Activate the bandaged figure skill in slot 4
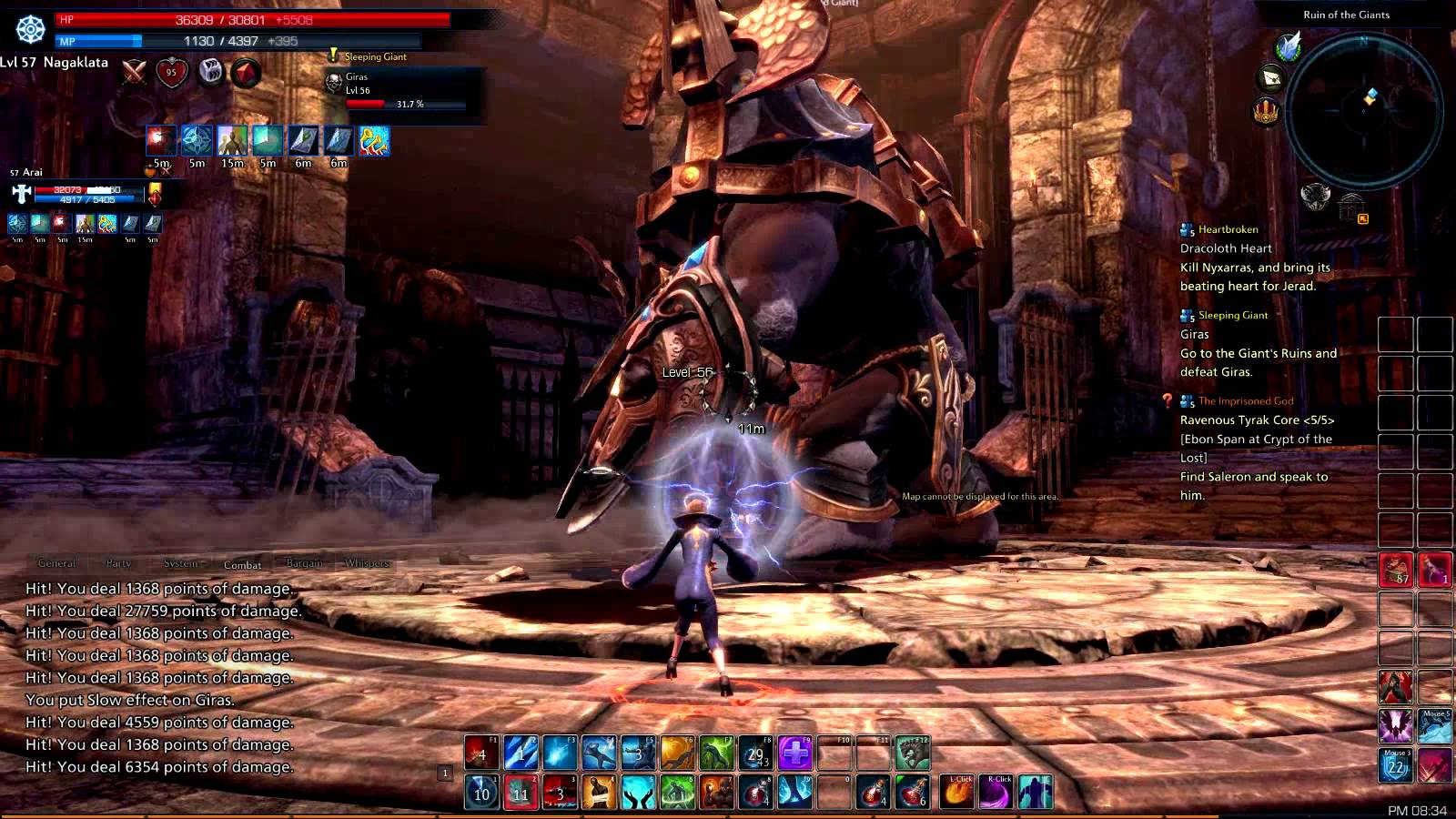1456x819 pixels. pyautogui.click(x=599, y=792)
